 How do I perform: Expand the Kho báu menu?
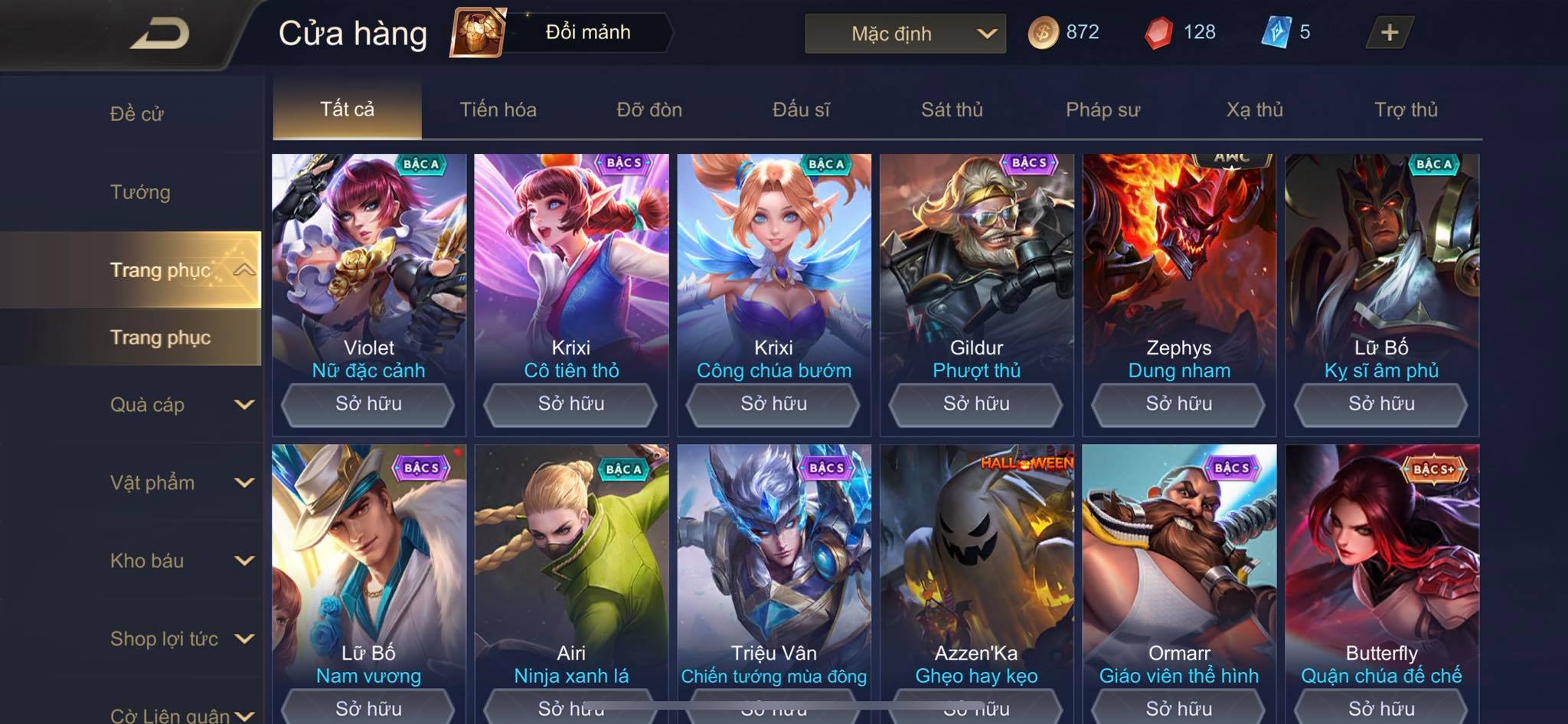181,561
